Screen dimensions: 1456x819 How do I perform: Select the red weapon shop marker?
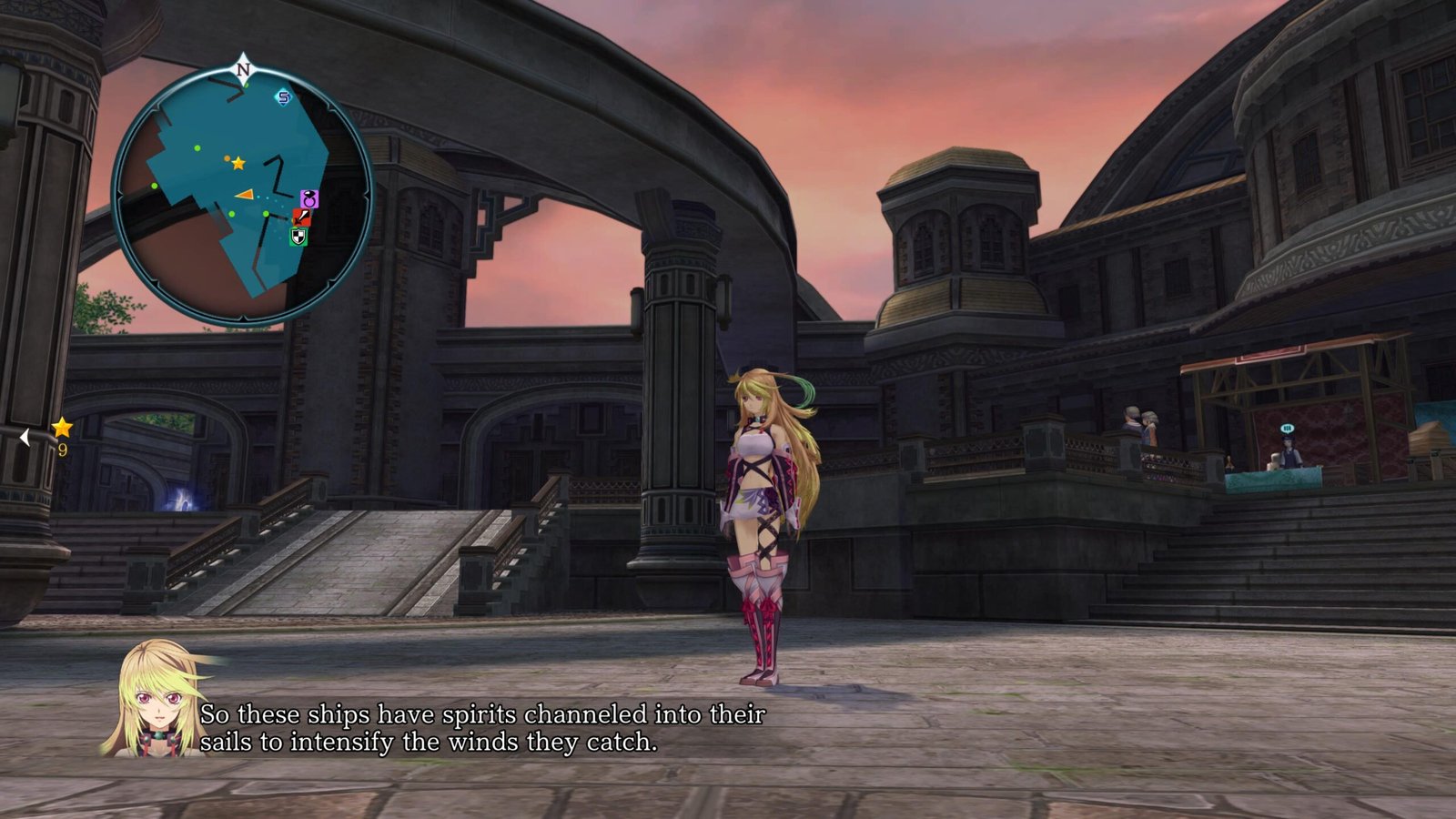tap(301, 217)
